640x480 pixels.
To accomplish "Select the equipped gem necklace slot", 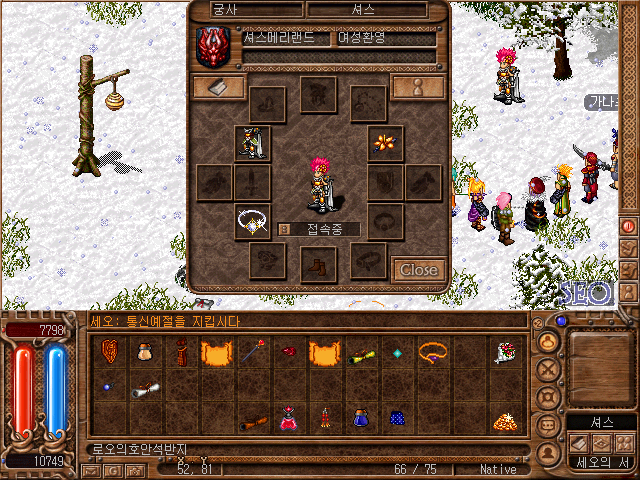I will coord(252,221).
